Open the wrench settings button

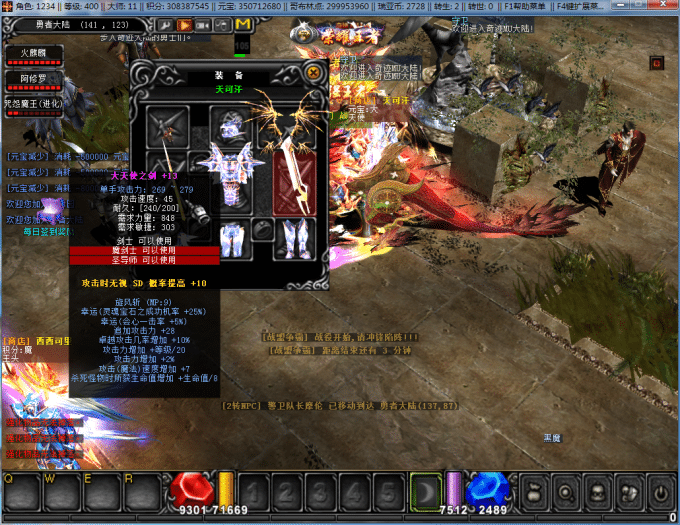point(163,25)
